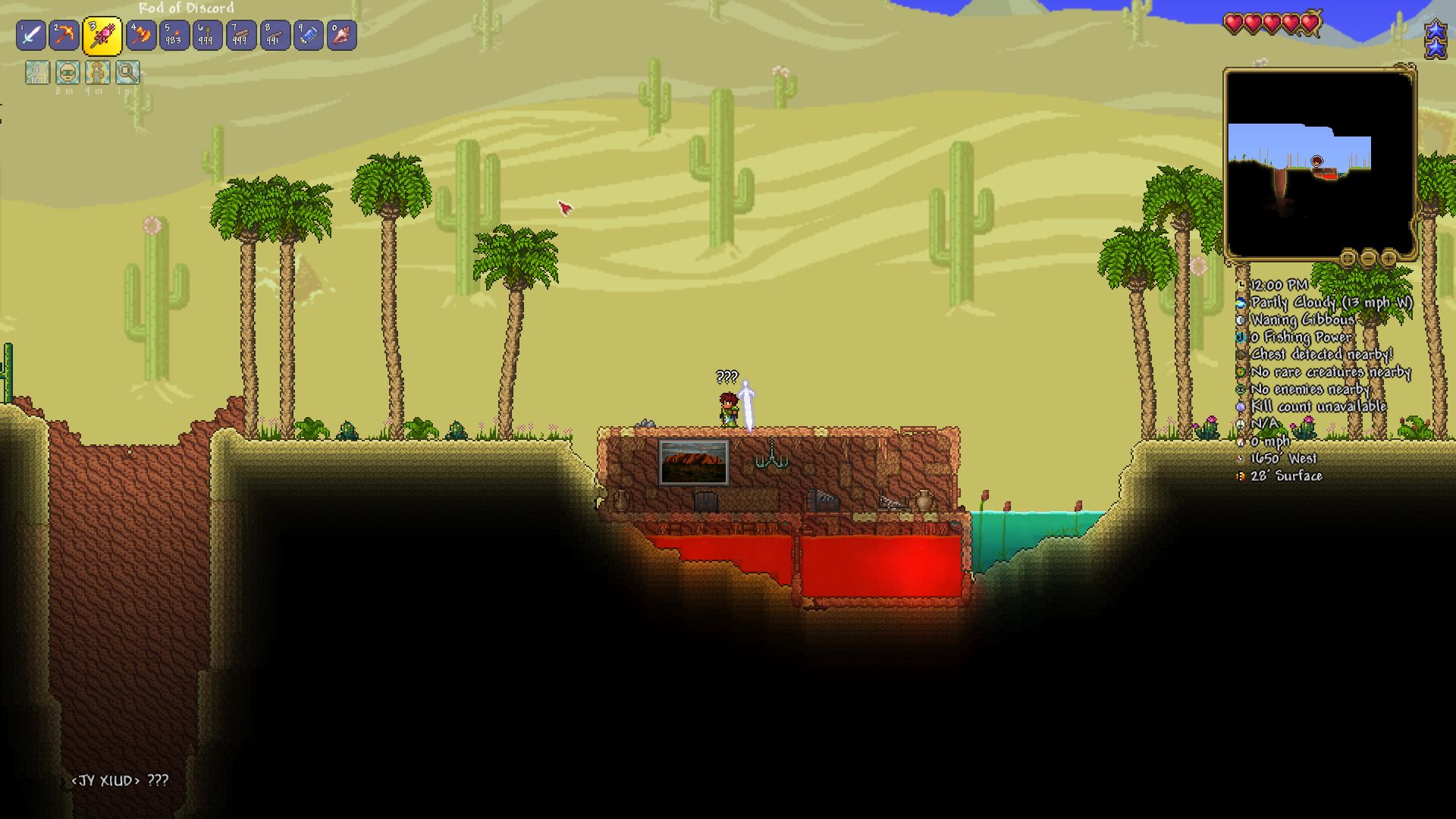Click the weather icon beside Partly Cloudy
1456x819 pixels.
pyautogui.click(x=1241, y=303)
